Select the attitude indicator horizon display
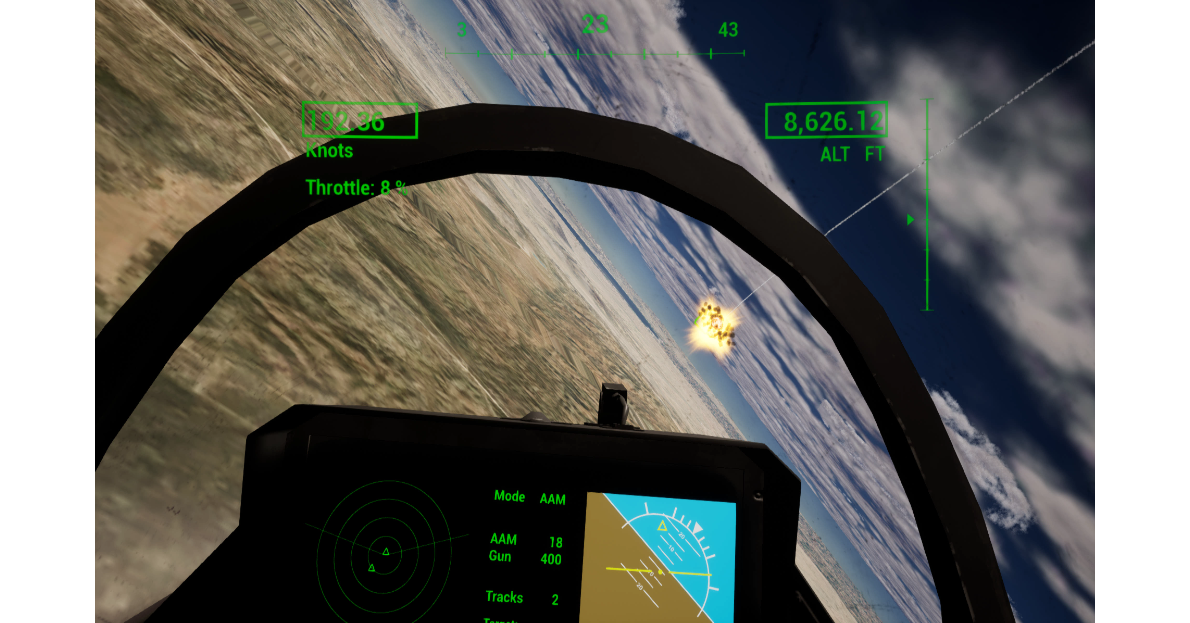This screenshot has height=623, width=1190. click(x=659, y=556)
